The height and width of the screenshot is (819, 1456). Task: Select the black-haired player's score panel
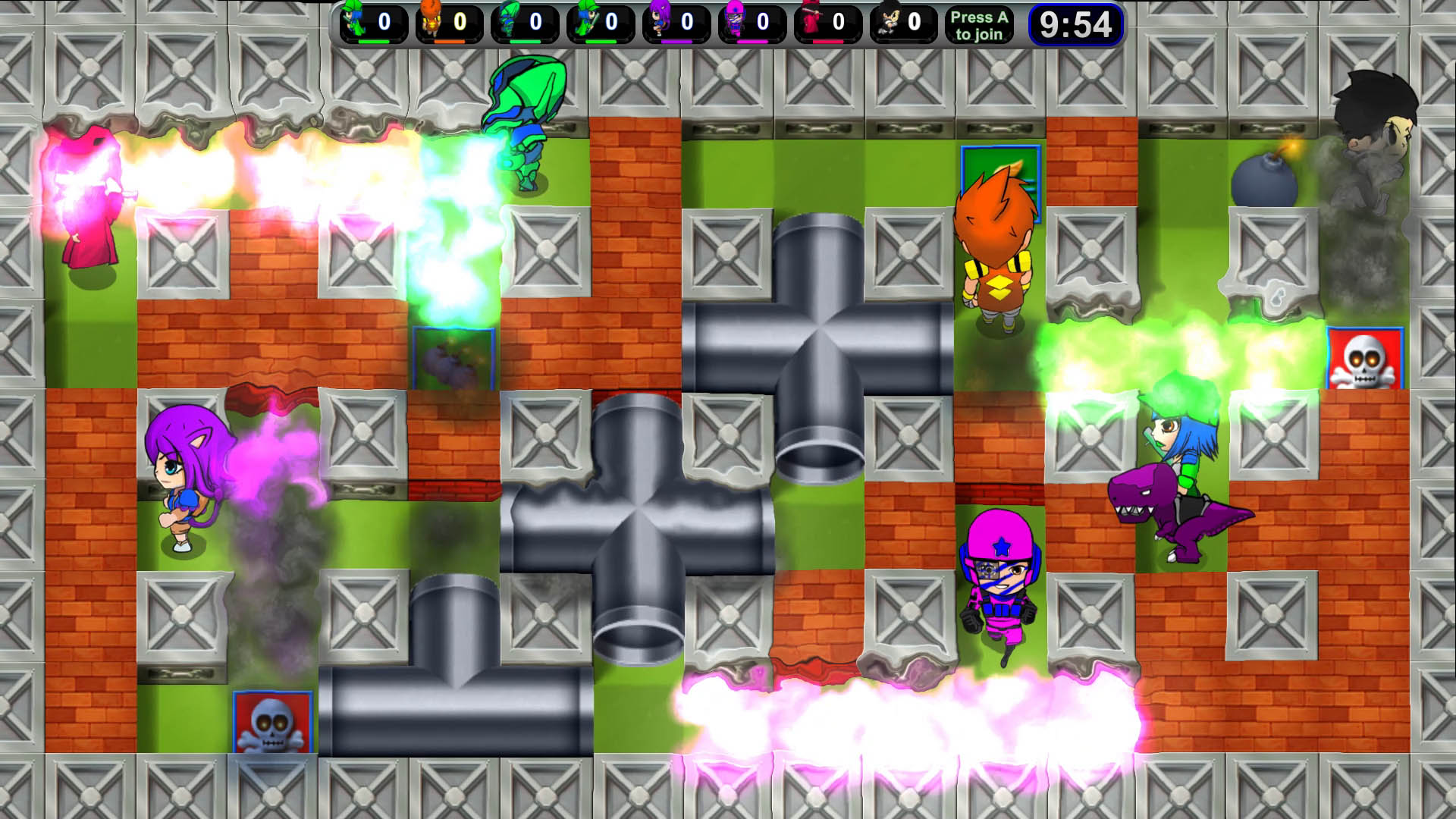(x=904, y=24)
